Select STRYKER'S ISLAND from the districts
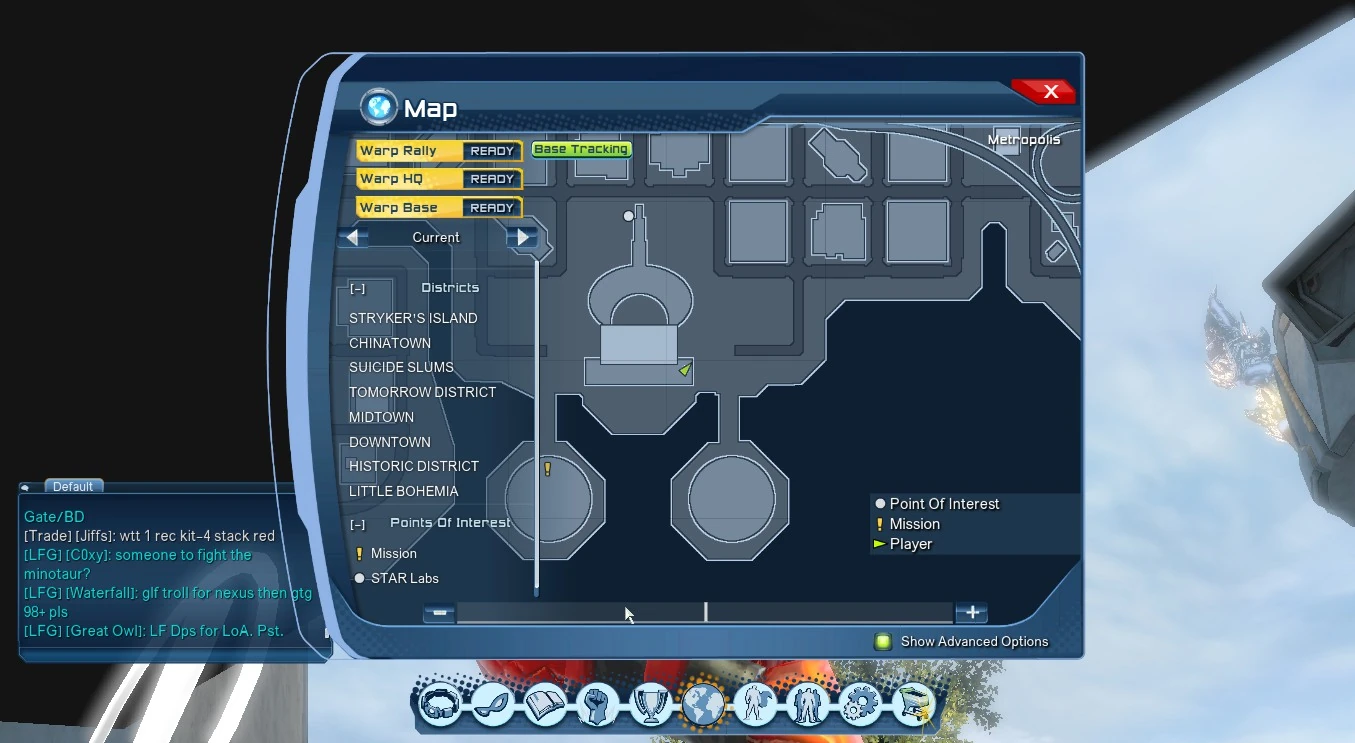Image resolution: width=1355 pixels, height=743 pixels. pos(412,318)
